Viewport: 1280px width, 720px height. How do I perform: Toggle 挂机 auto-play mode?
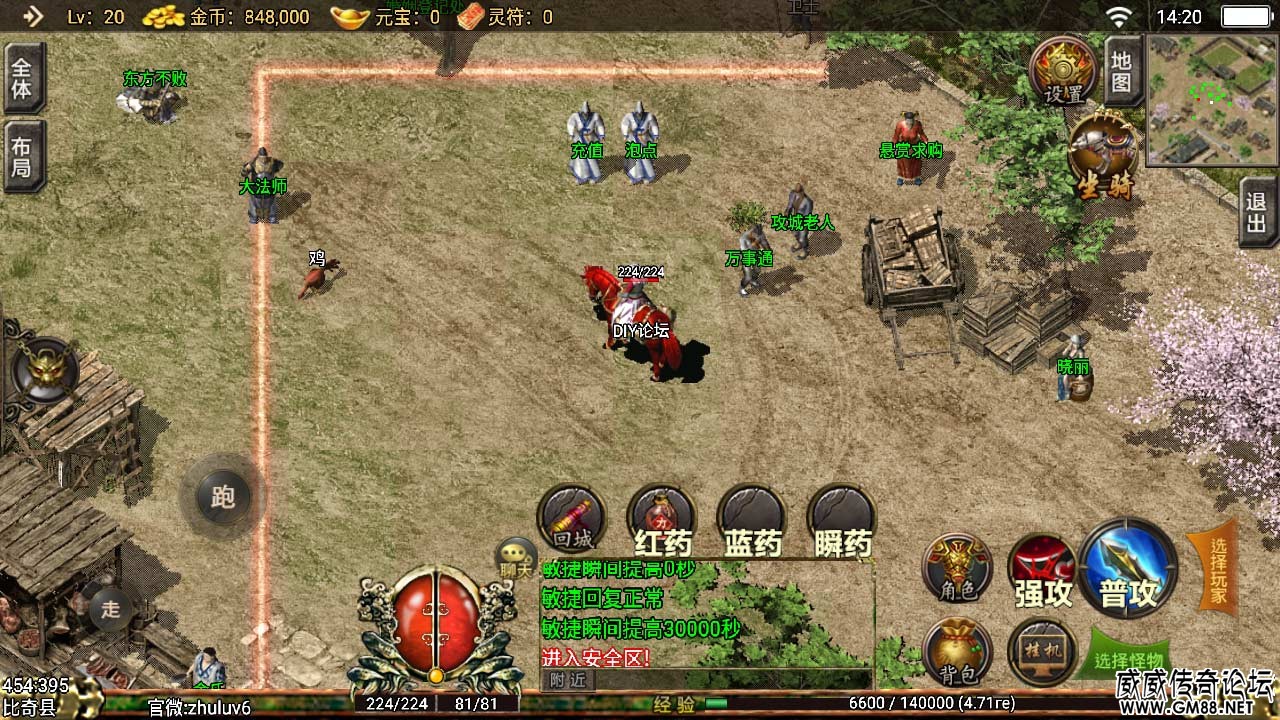(1042, 652)
